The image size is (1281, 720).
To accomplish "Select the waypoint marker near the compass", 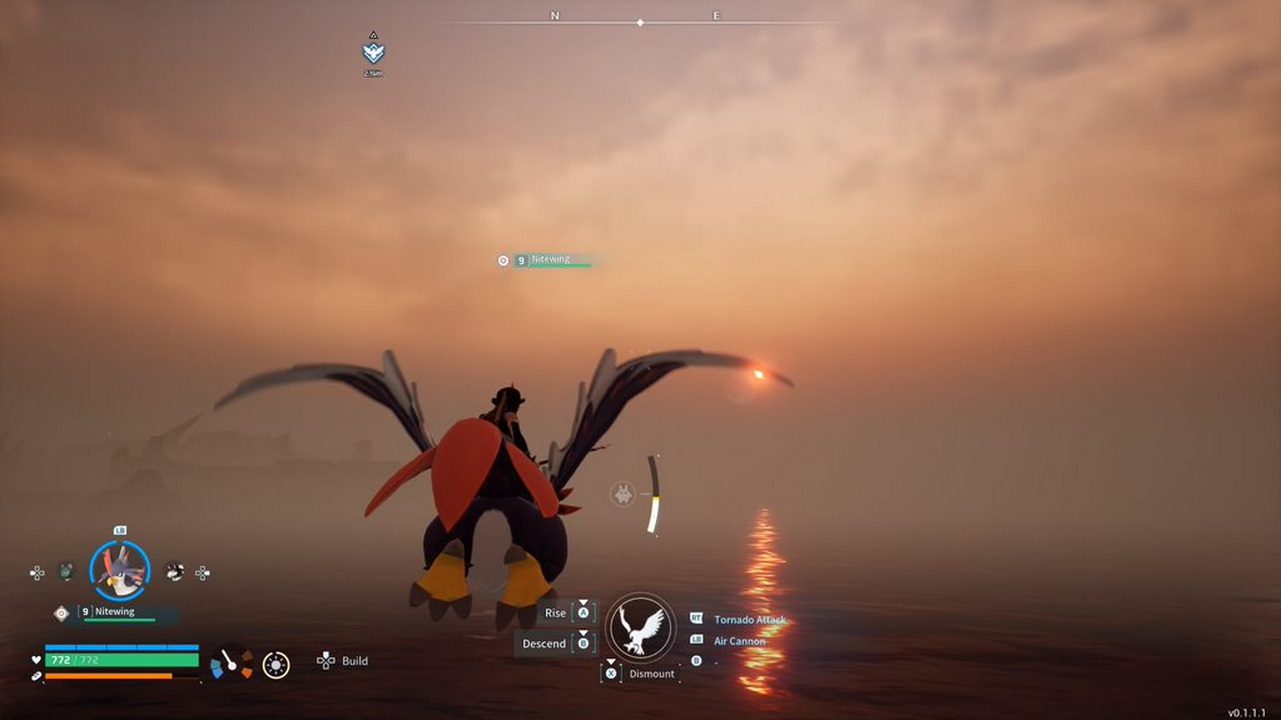I will click(373, 52).
